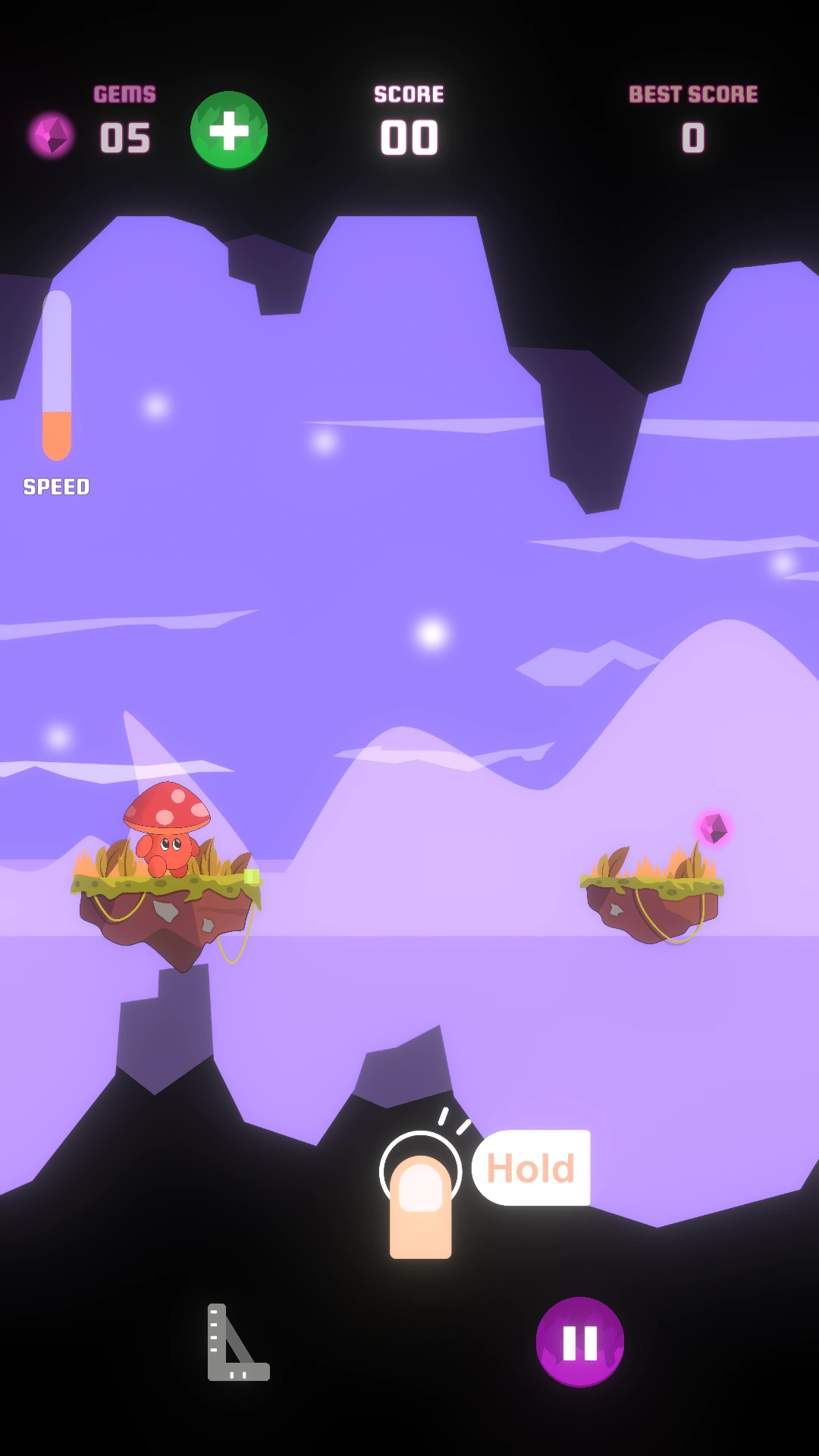Pause the game with the purple button
The width and height of the screenshot is (819, 1456).
point(580,1341)
